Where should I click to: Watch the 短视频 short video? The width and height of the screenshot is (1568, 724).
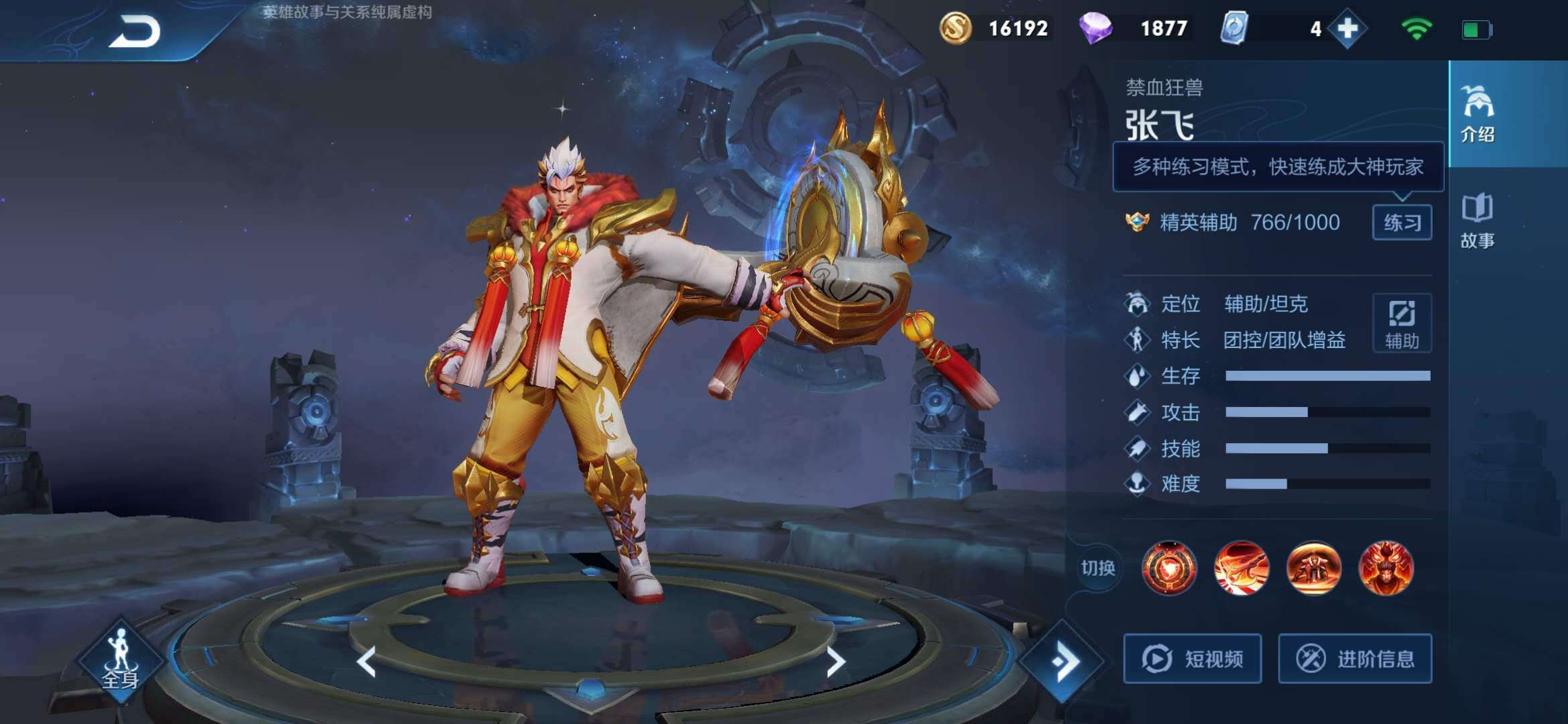(x=1193, y=659)
